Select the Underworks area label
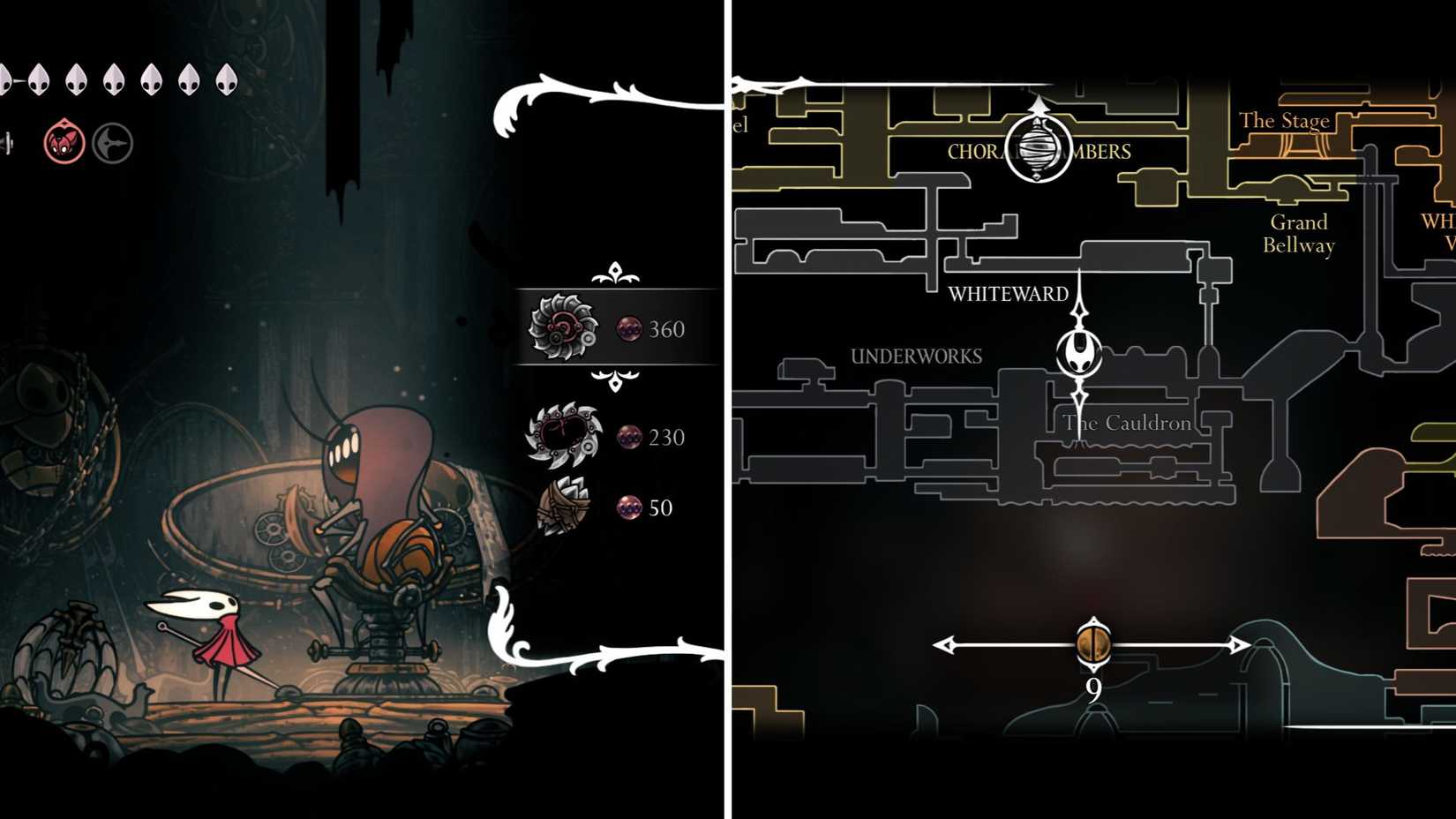 click(x=916, y=356)
